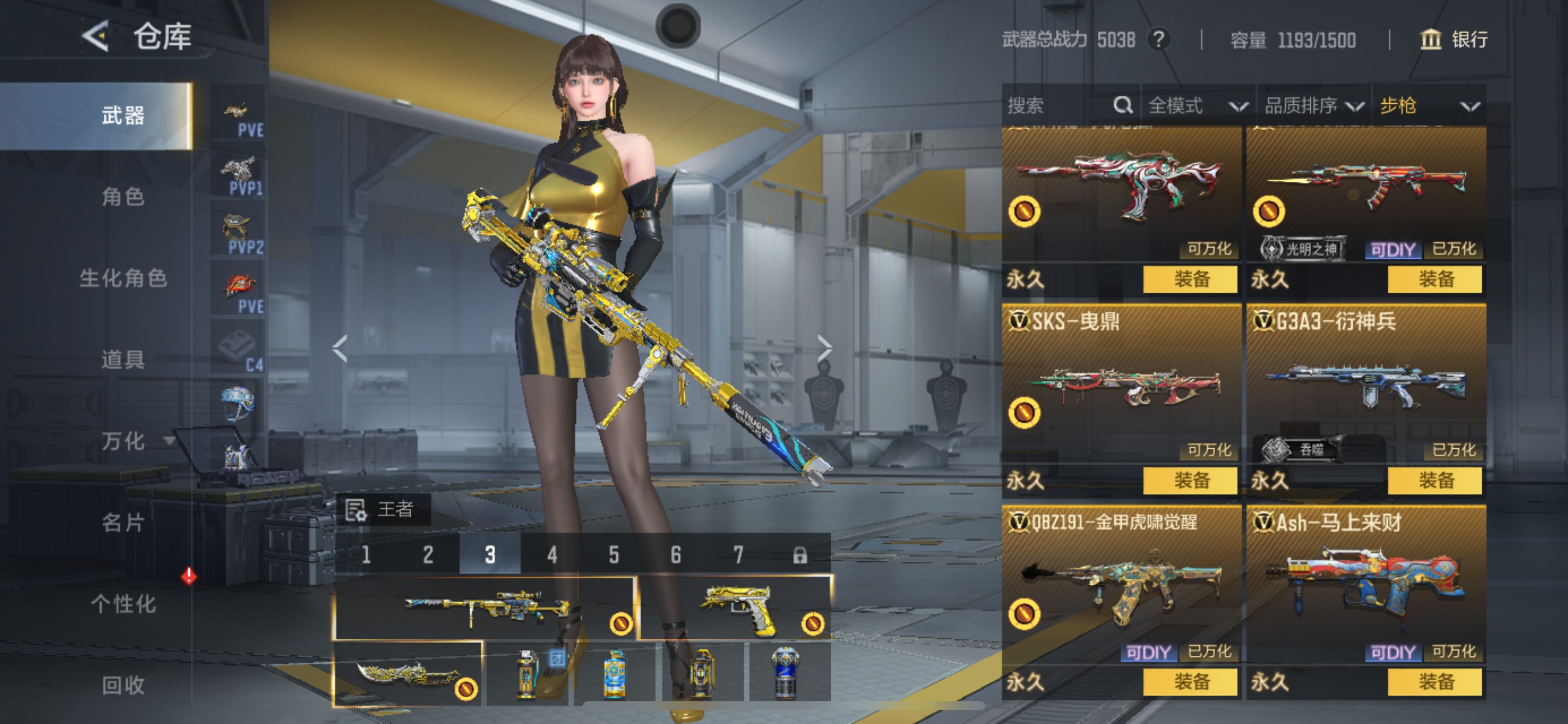Equip the SKS-曳鼎 rifle

(x=1190, y=481)
